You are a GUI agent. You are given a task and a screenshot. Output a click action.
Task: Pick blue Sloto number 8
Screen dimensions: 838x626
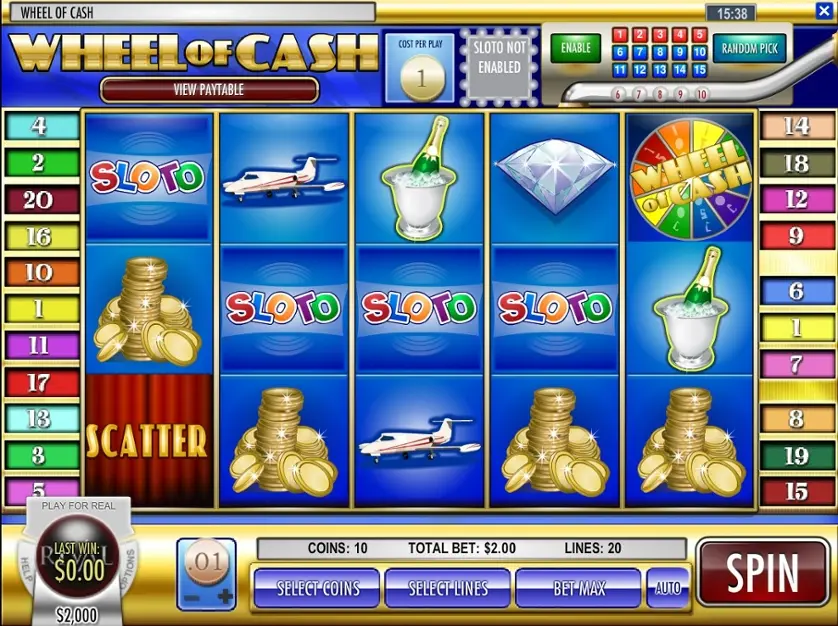(x=659, y=52)
